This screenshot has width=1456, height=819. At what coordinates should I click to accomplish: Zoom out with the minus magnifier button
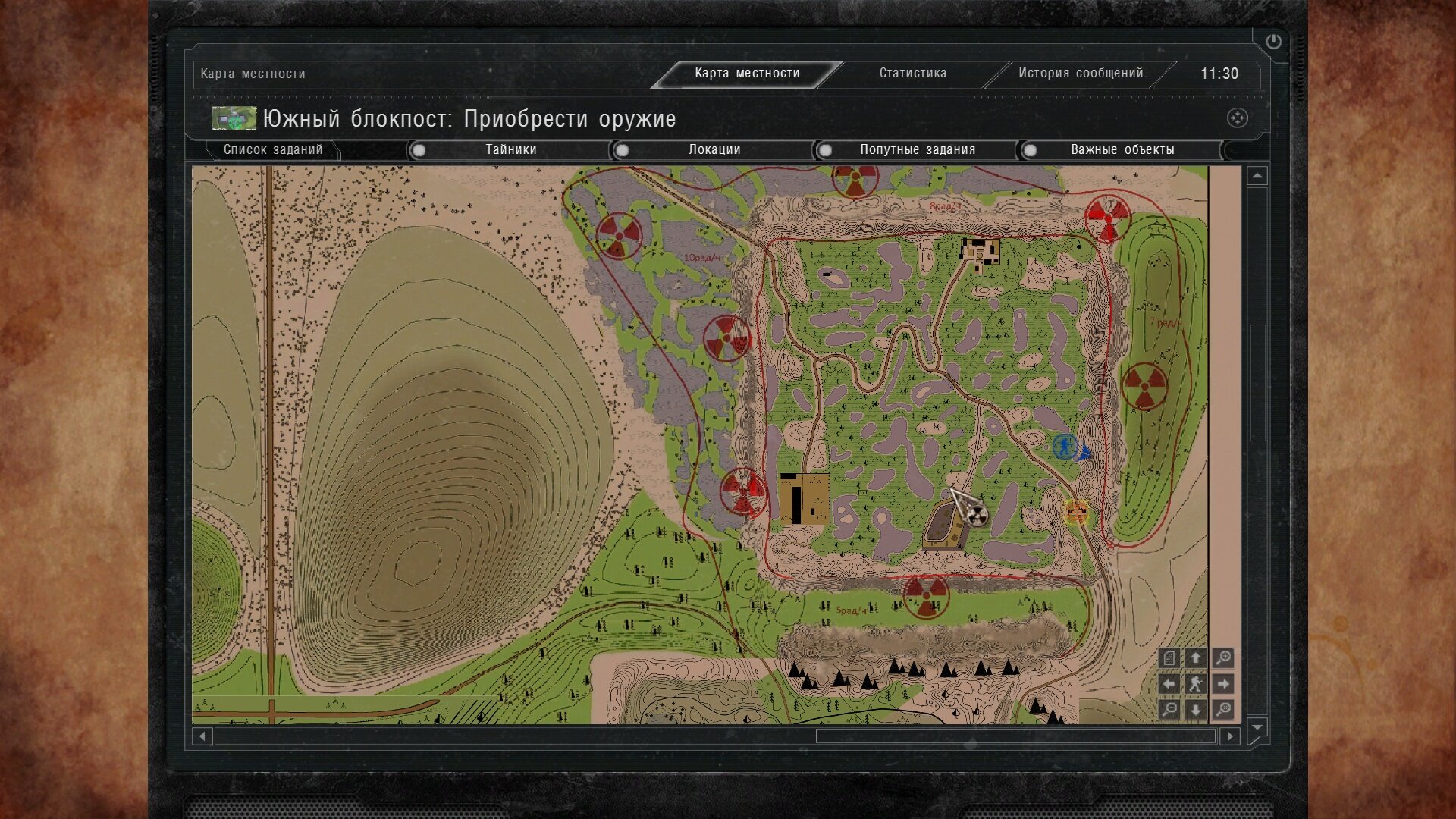coord(1169,710)
